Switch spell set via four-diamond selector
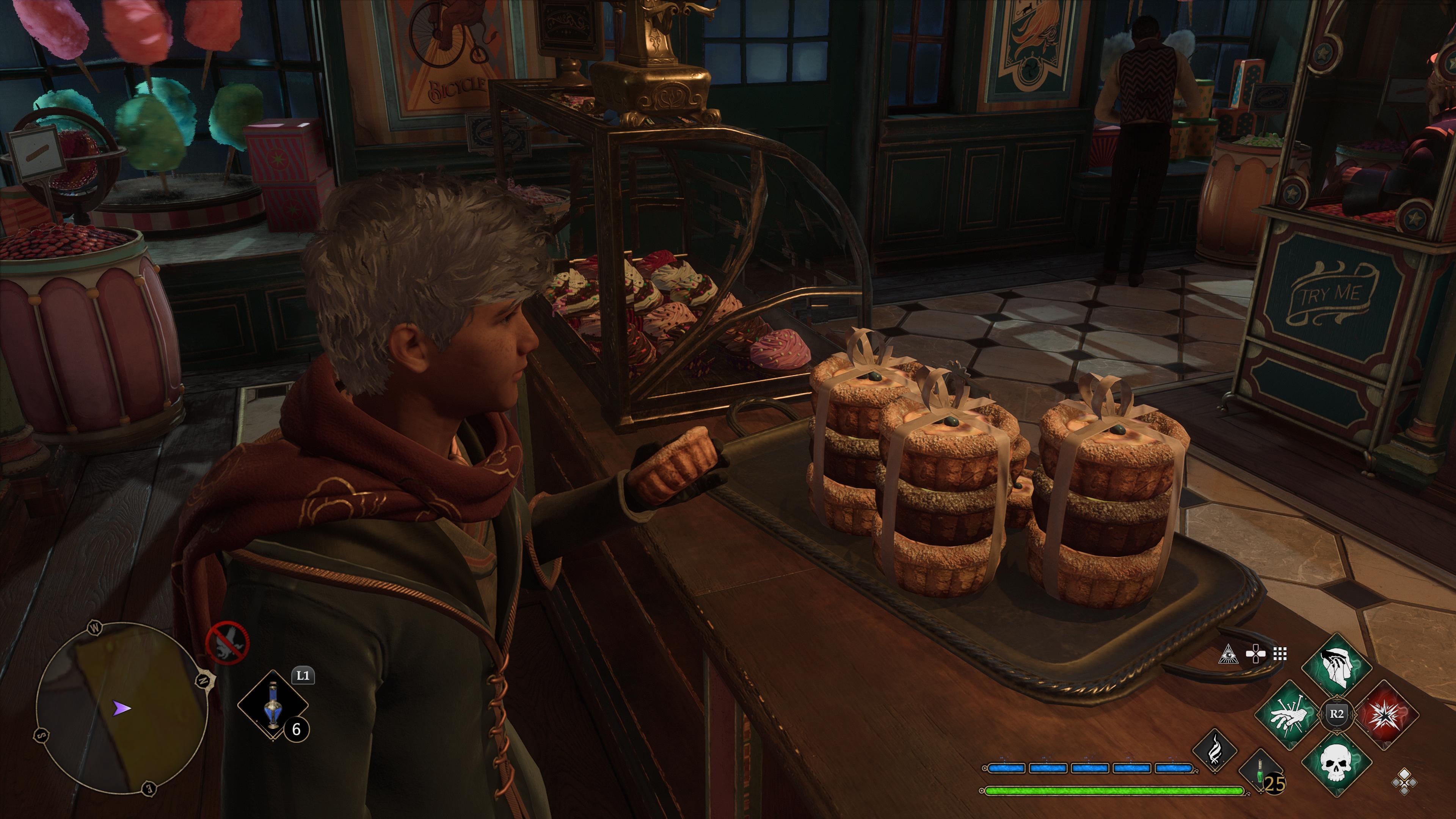1456x819 pixels. tap(1404, 782)
